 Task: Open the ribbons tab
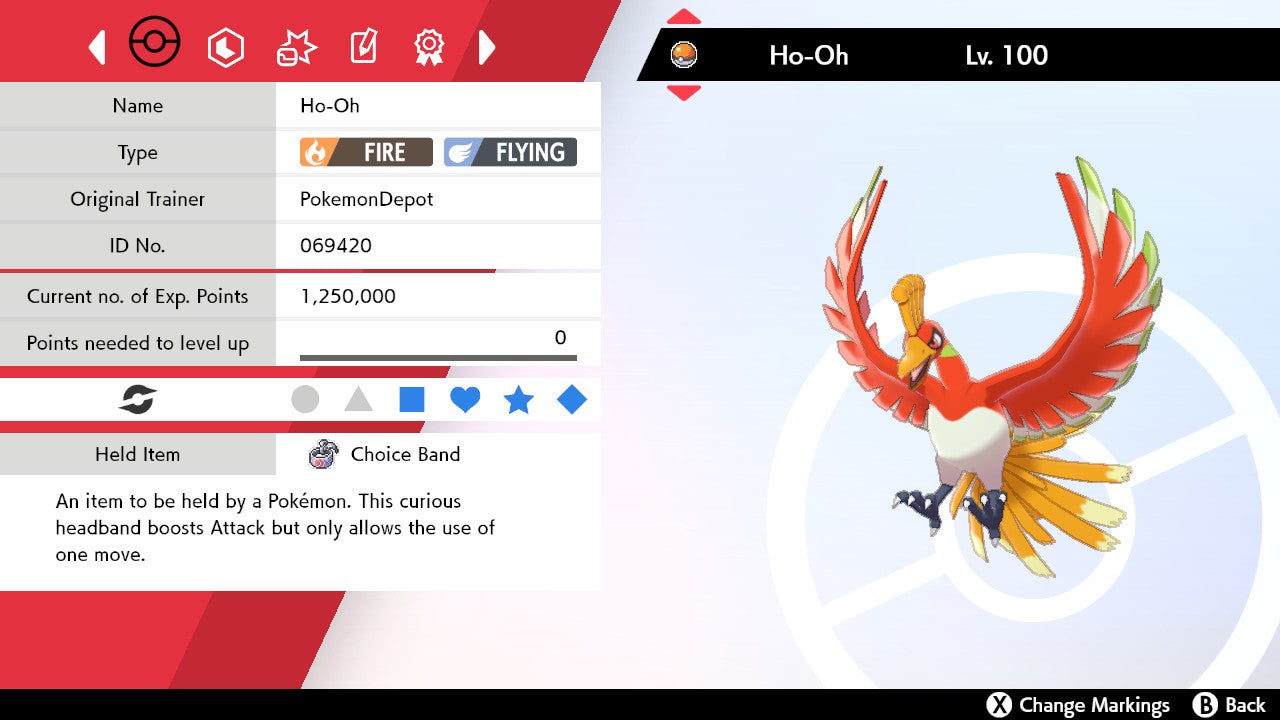tap(429, 47)
